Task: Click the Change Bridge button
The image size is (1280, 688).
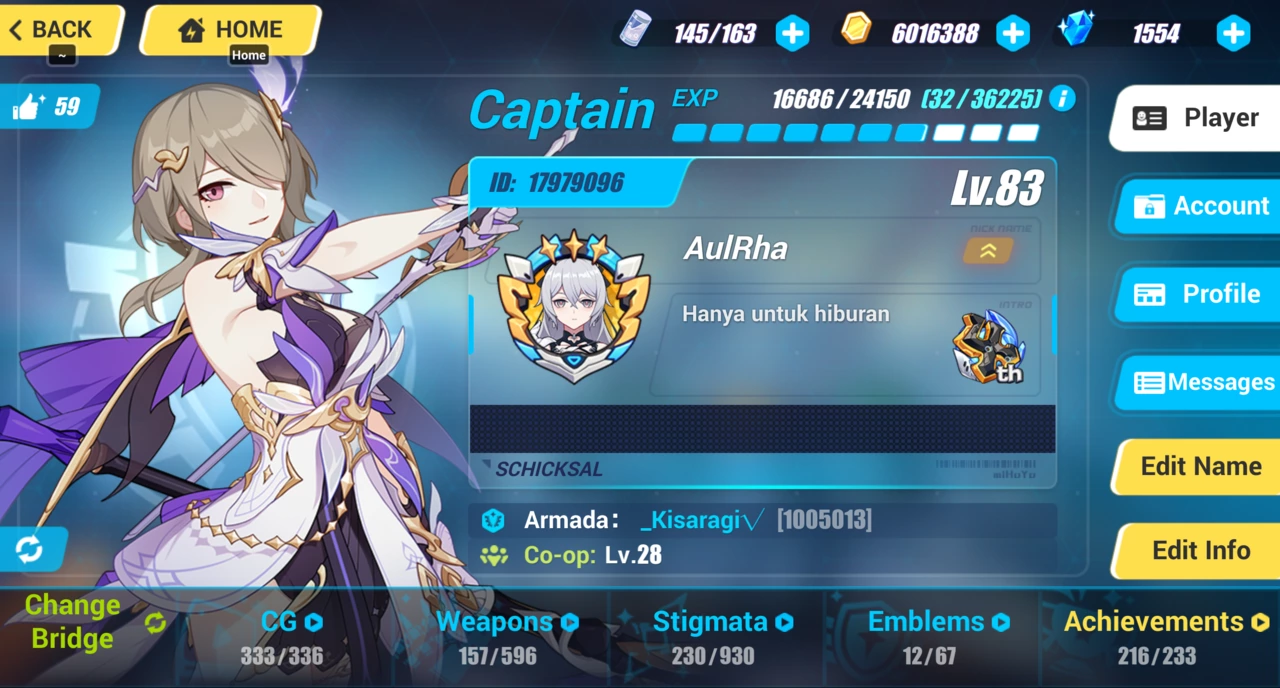Action: [x=90, y=622]
